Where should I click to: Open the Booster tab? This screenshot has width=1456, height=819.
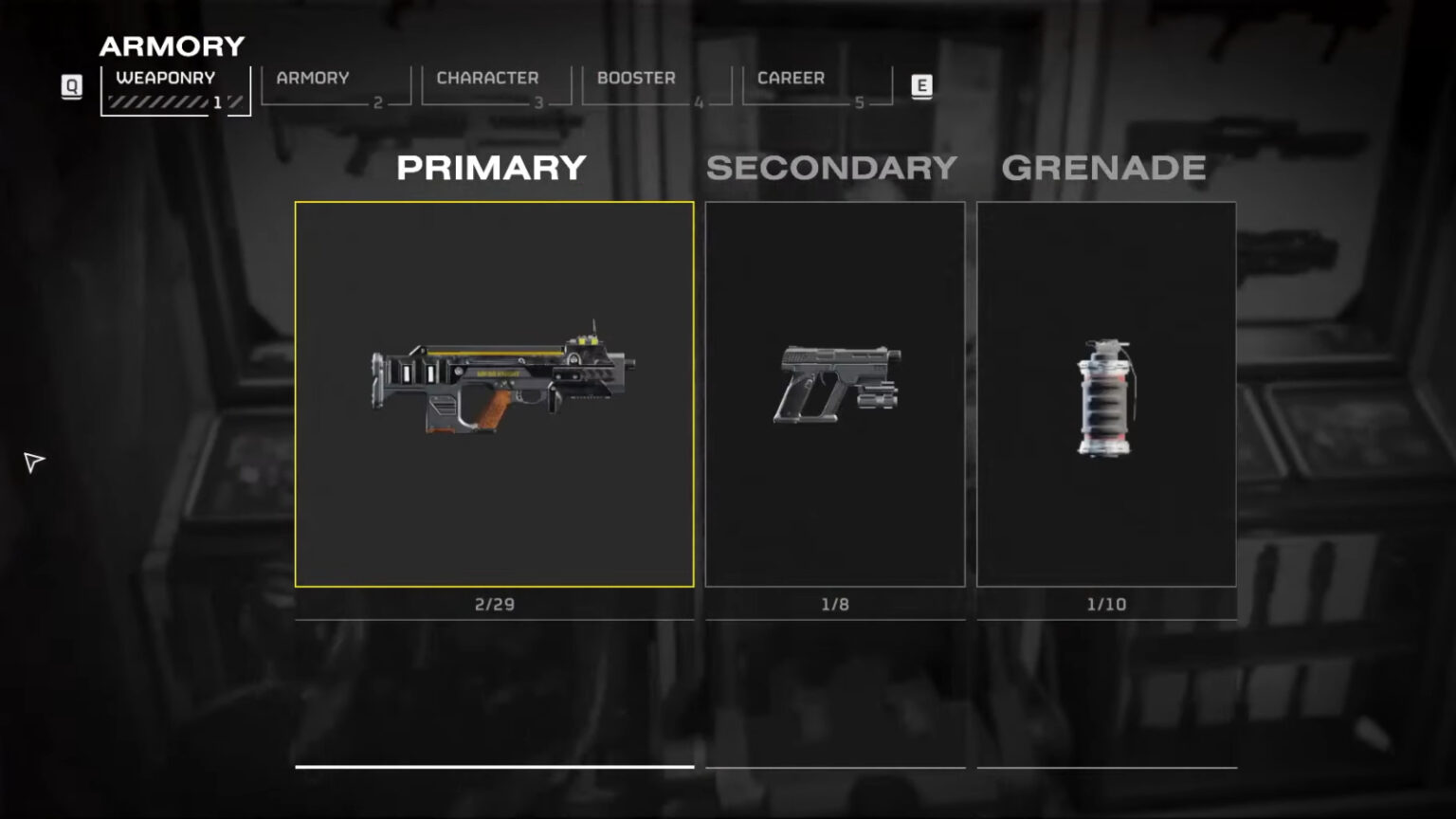[x=656, y=87]
